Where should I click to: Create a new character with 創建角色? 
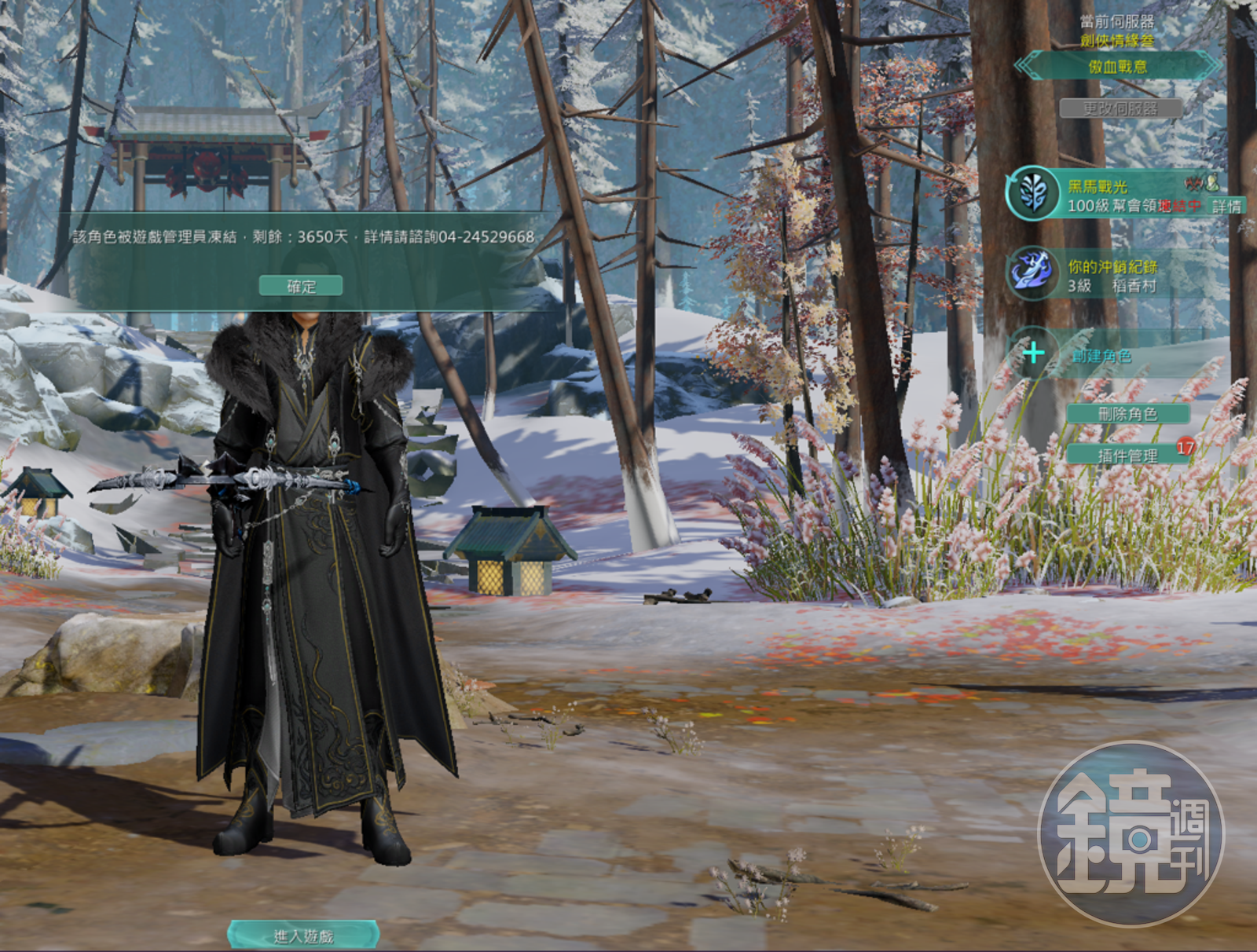(1101, 356)
